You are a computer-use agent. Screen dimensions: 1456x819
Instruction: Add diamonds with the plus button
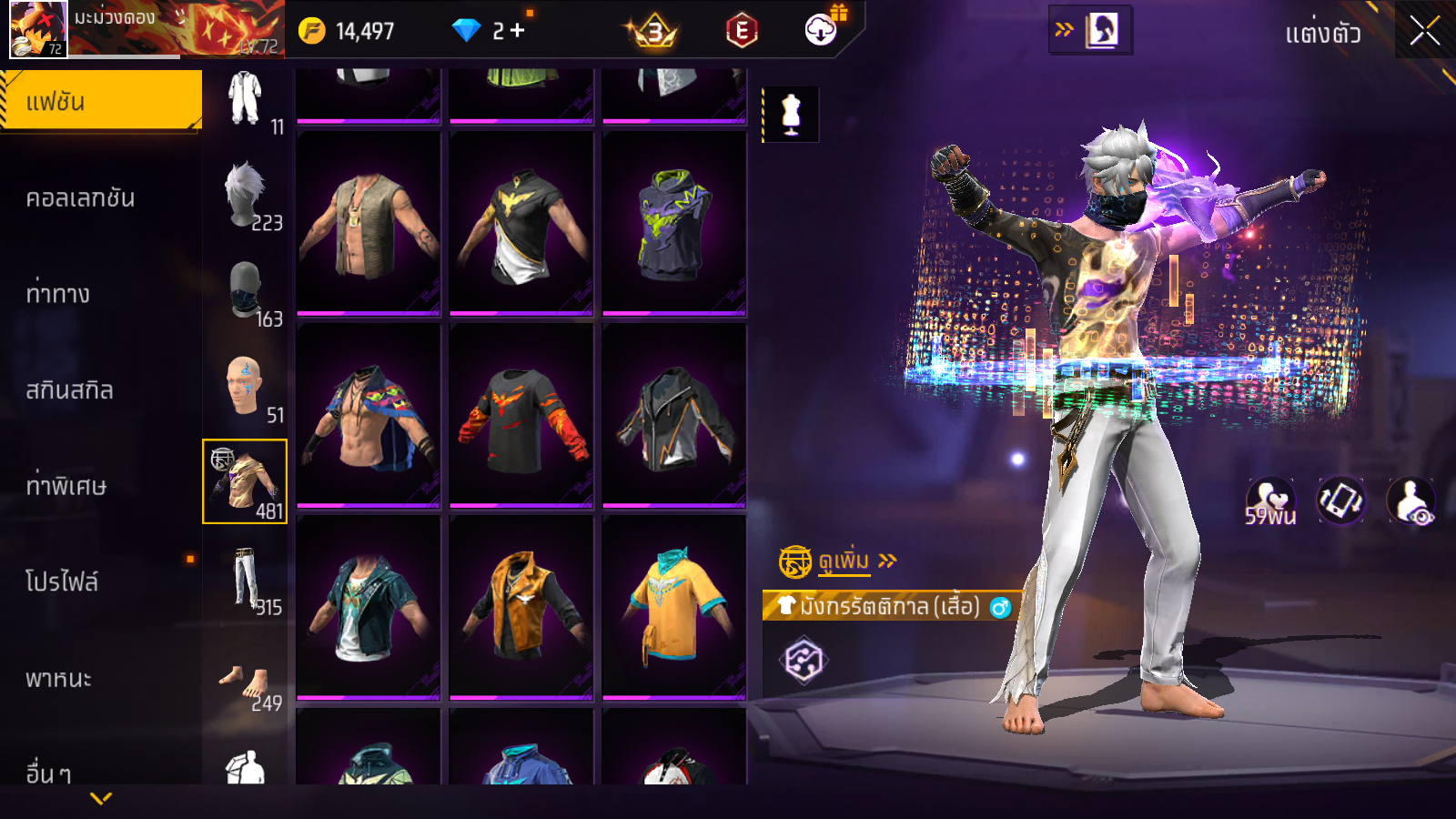[x=517, y=31]
